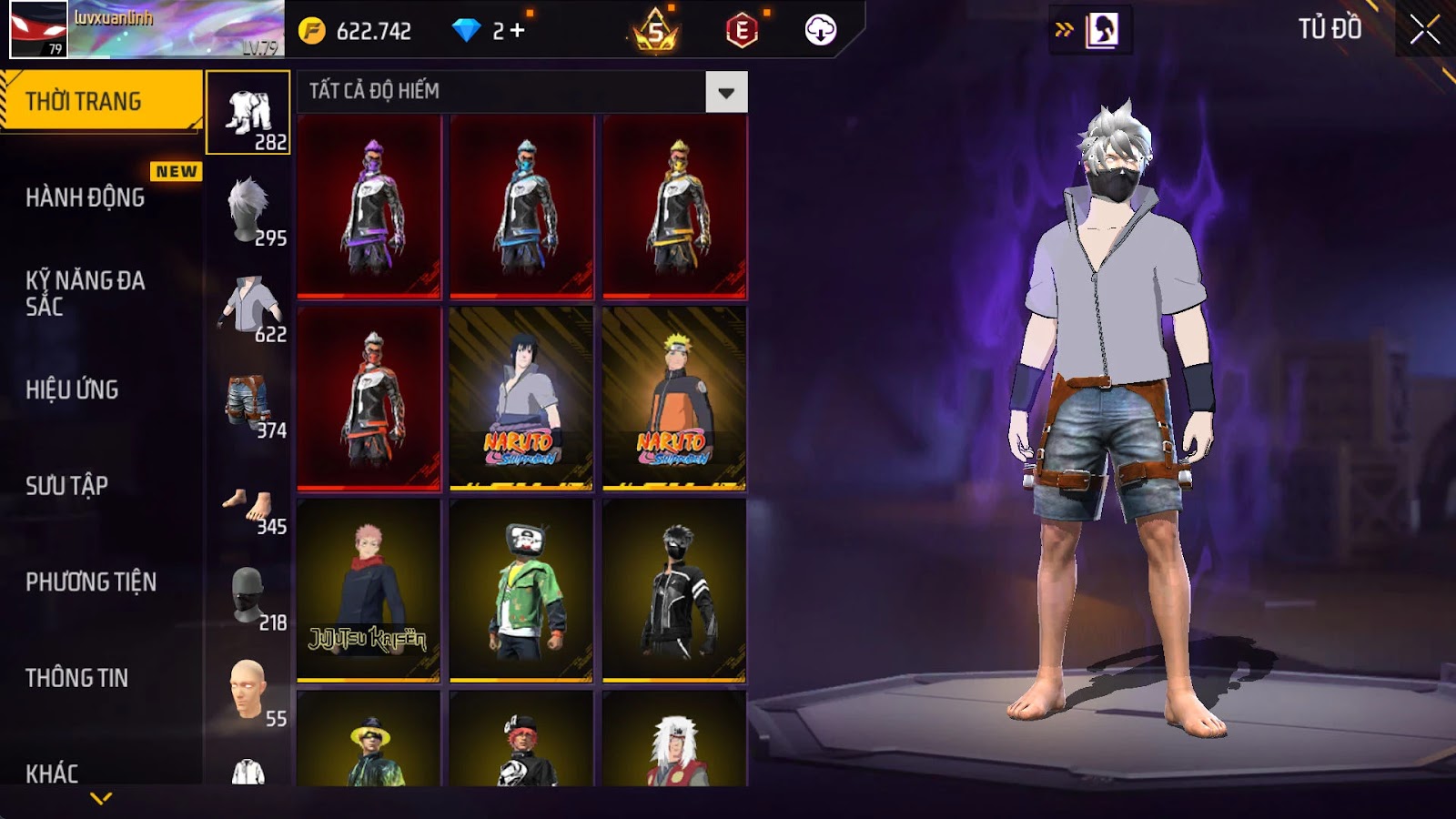Select the purple-trim black jacket outfit
This screenshot has width=1456, height=819.
coord(369,207)
